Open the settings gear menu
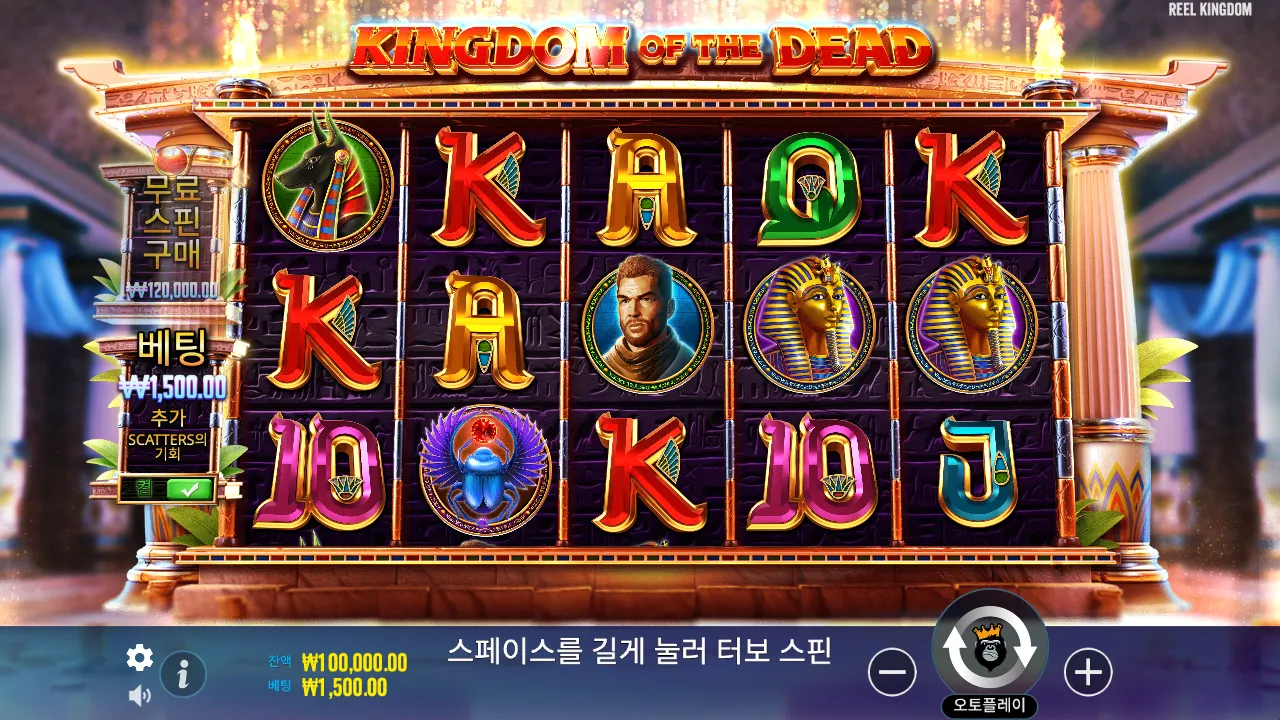 pyautogui.click(x=139, y=659)
